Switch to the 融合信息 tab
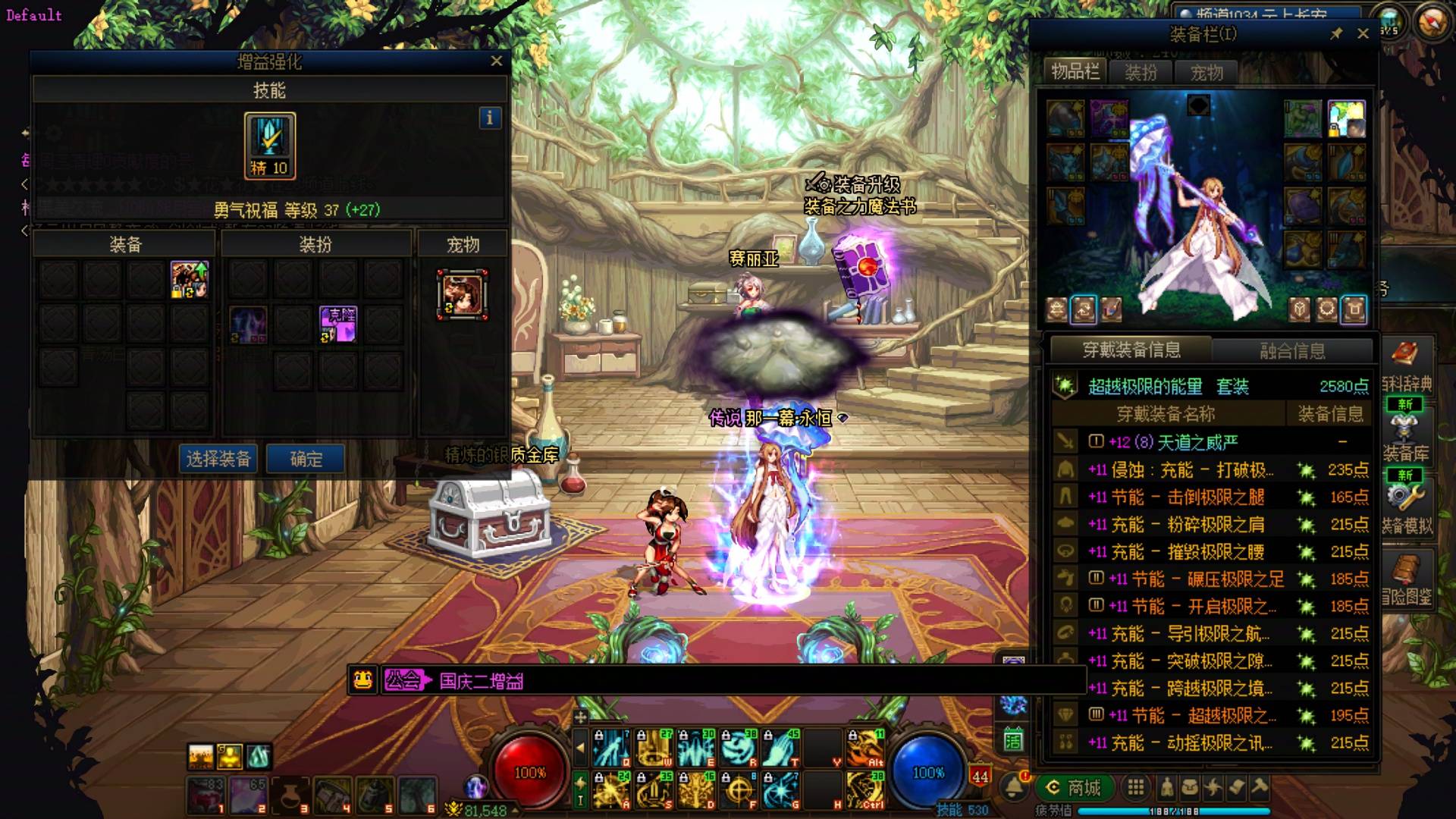This screenshot has width=1456, height=819. click(1292, 350)
